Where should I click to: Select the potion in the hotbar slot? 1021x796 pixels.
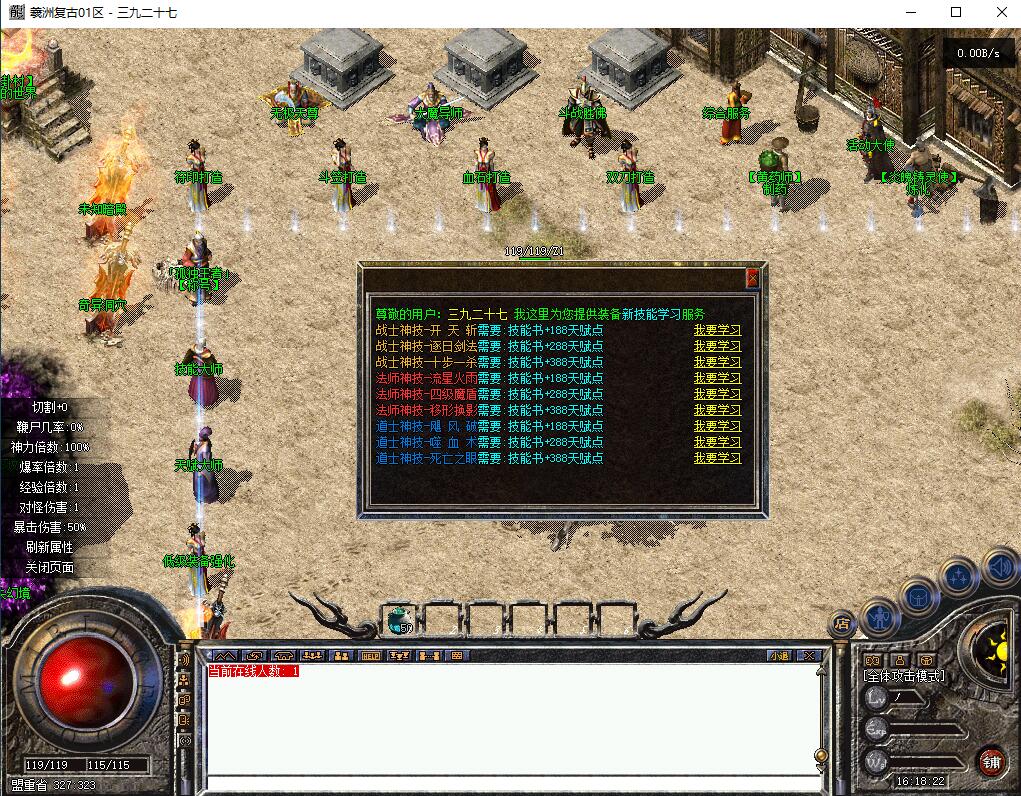click(x=400, y=621)
